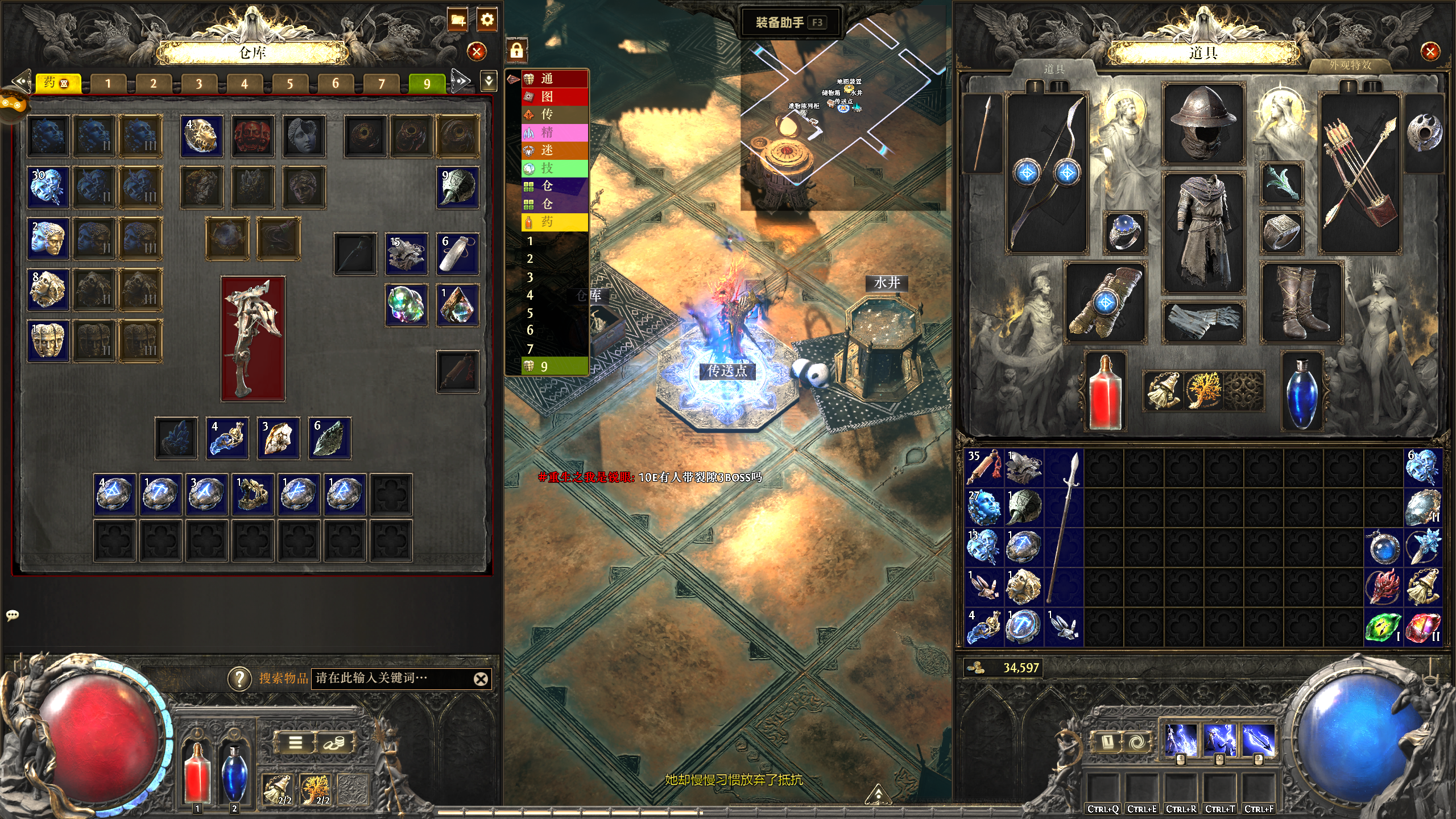Toggle the lock icon beside stash
The width and height of the screenshot is (1456, 819).
[516, 51]
